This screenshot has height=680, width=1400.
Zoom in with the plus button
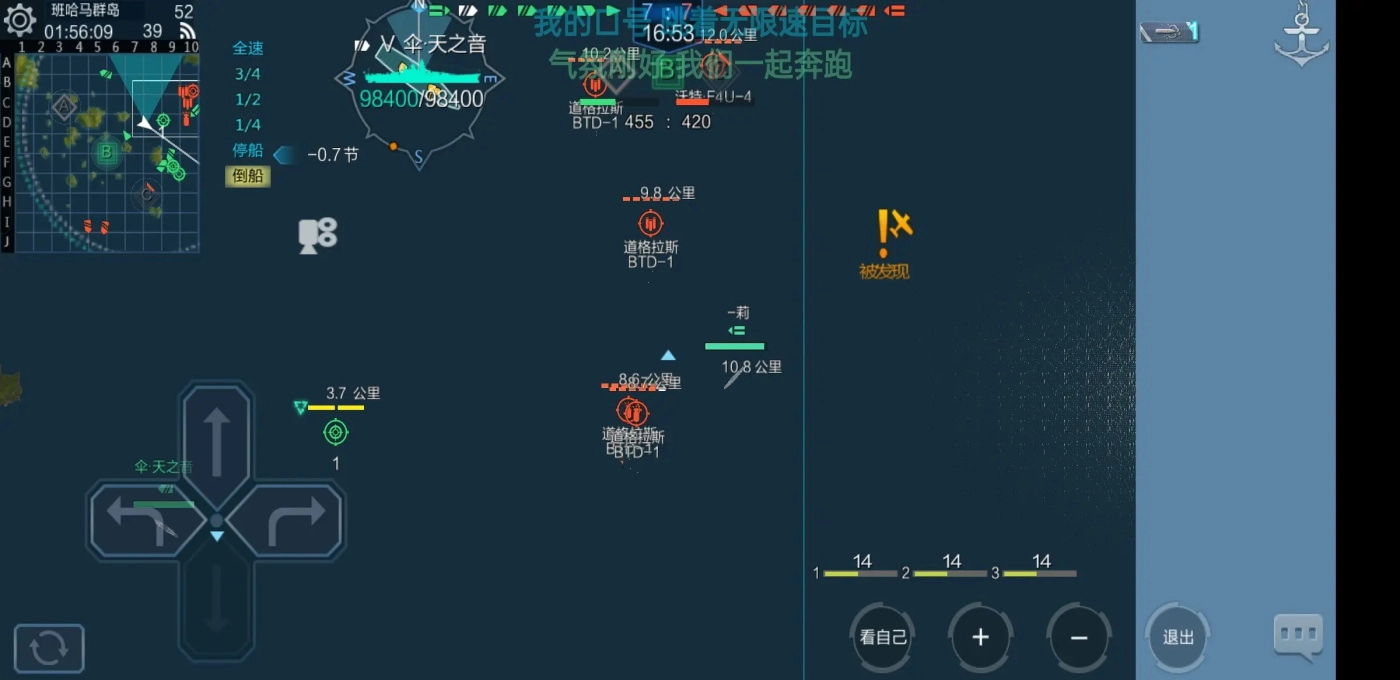point(980,637)
